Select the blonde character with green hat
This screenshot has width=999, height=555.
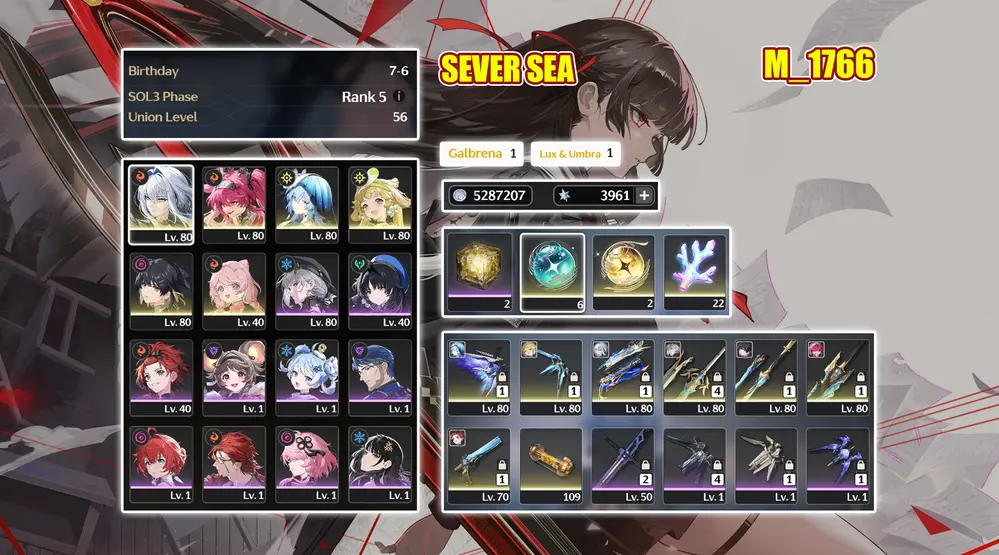[380, 204]
